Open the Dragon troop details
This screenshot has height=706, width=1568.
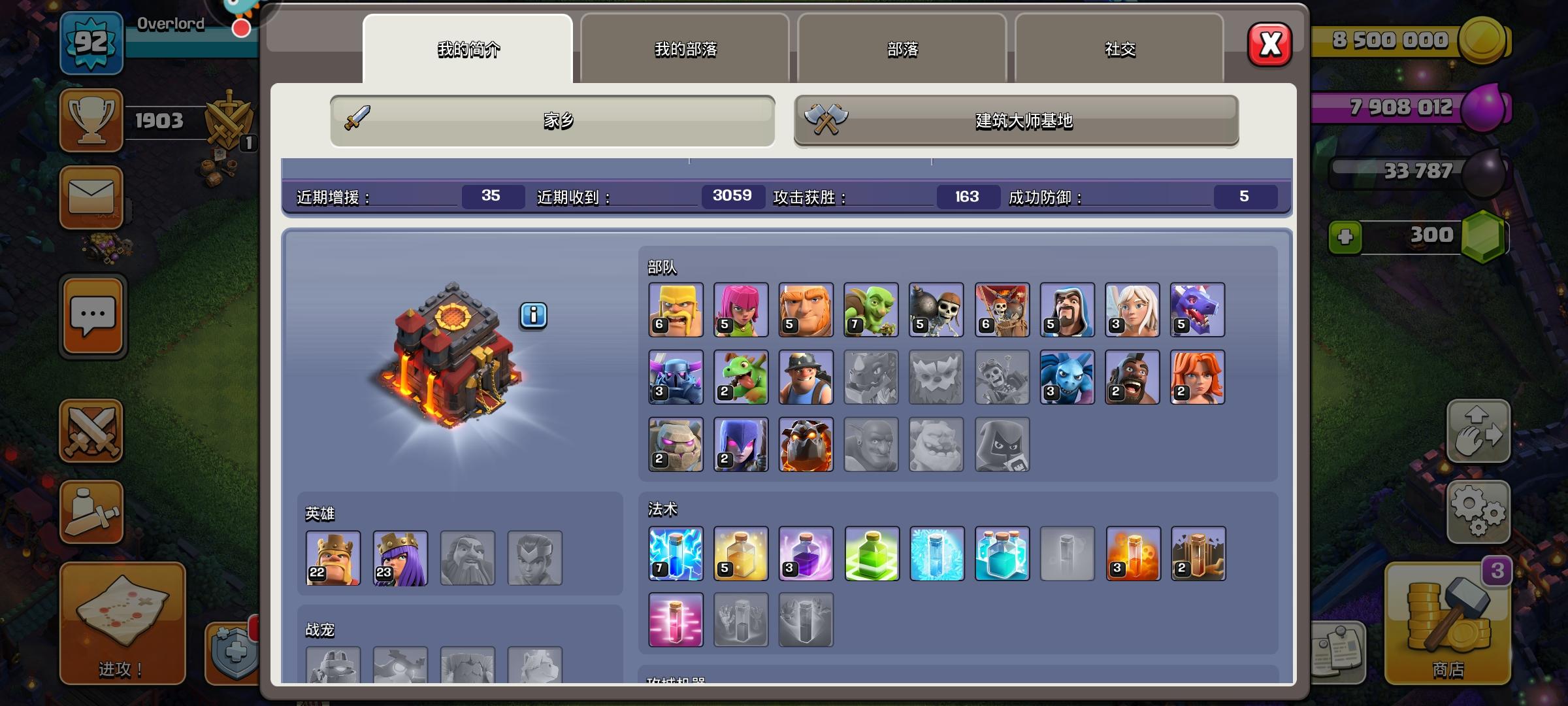pos(1198,309)
